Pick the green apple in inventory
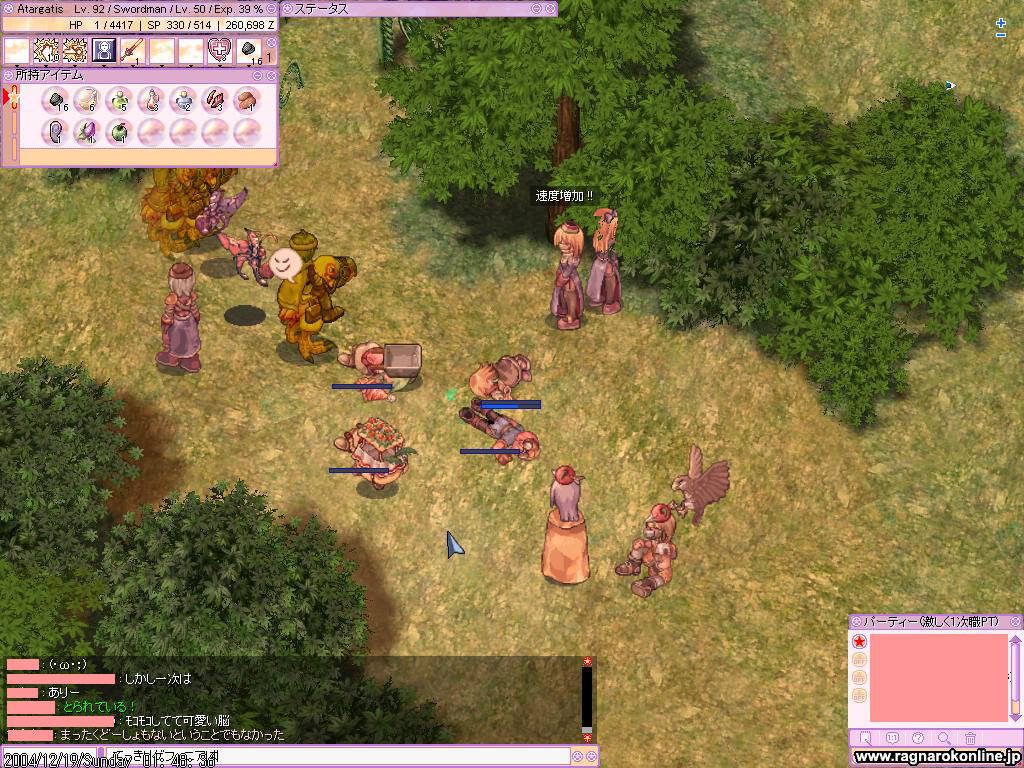Screen dimensions: 1024x768 (119, 131)
